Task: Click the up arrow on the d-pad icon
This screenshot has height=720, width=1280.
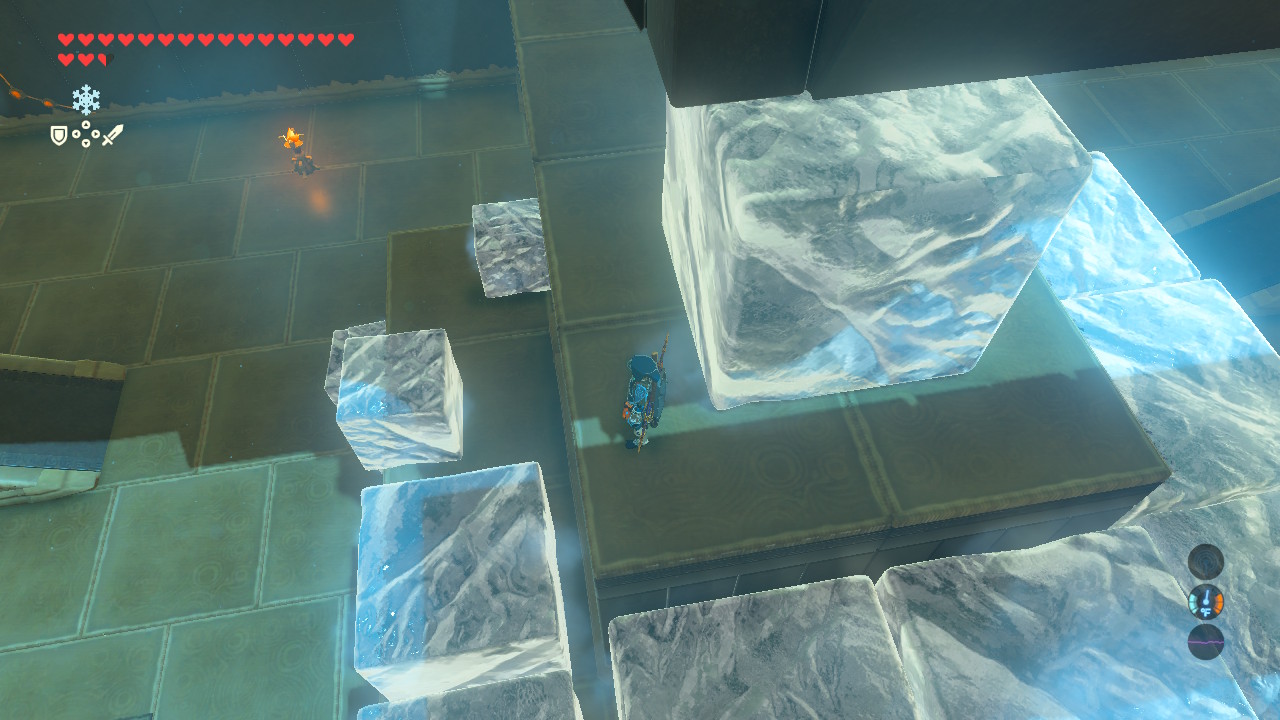Action: [86, 124]
